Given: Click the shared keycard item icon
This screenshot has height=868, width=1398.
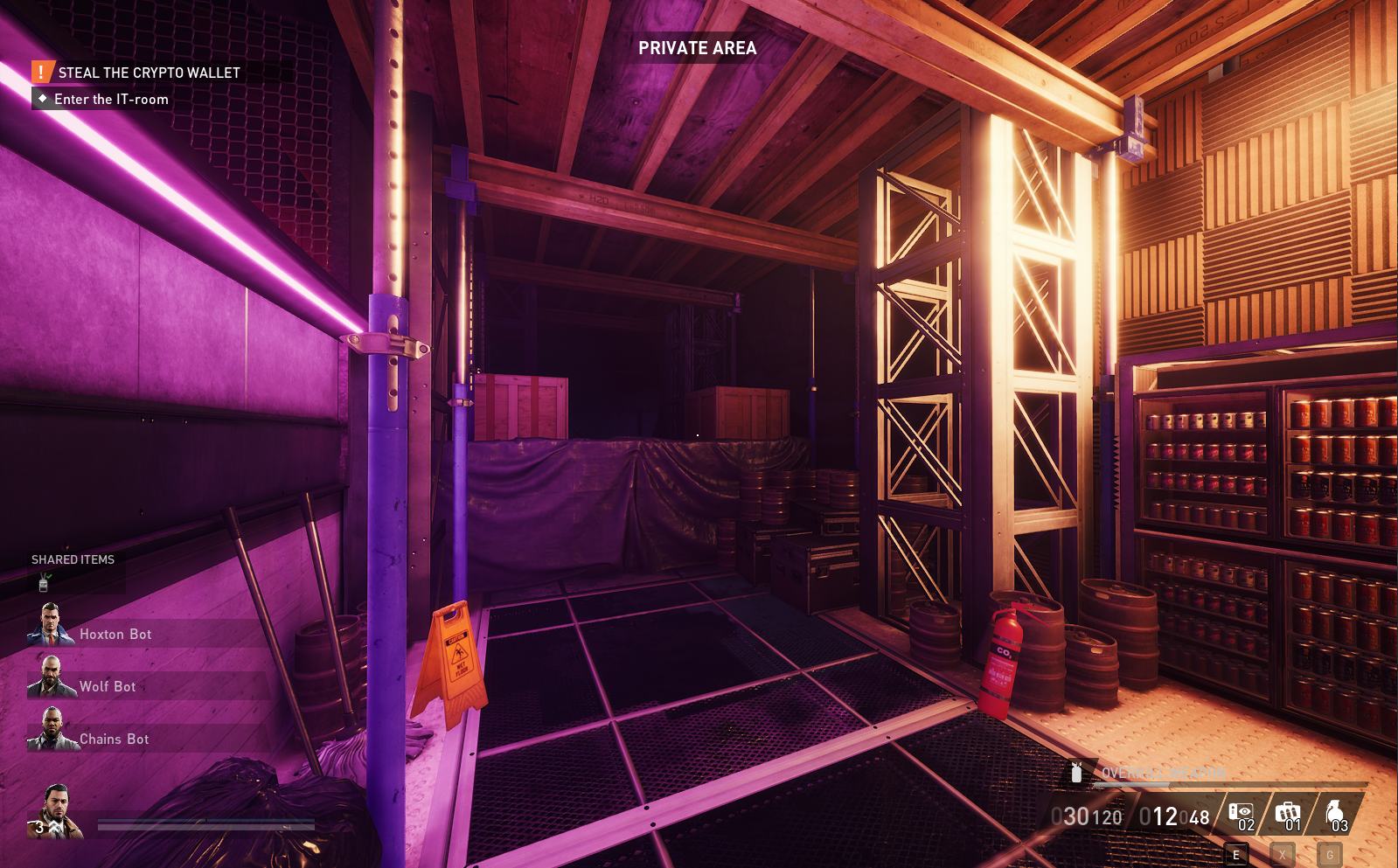Looking at the screenshot, I should click(44, 581).
